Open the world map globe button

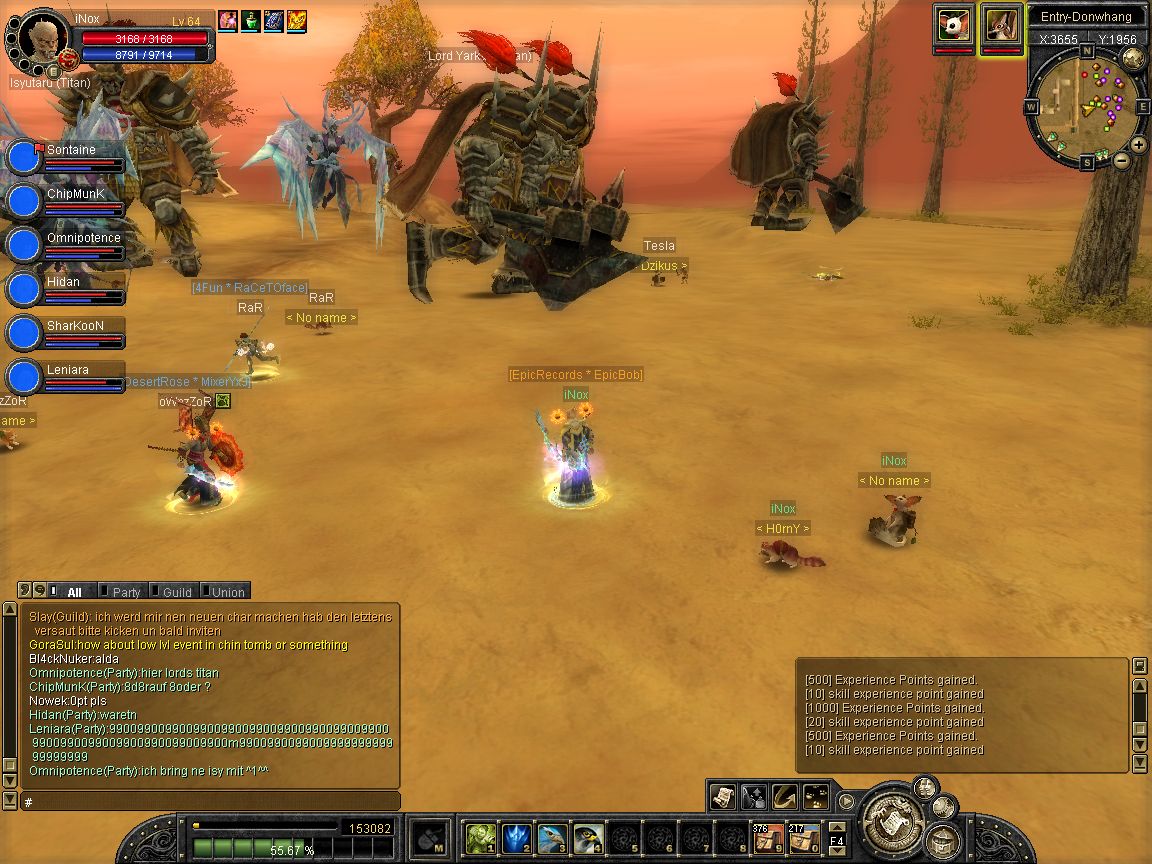point(1133,57)
